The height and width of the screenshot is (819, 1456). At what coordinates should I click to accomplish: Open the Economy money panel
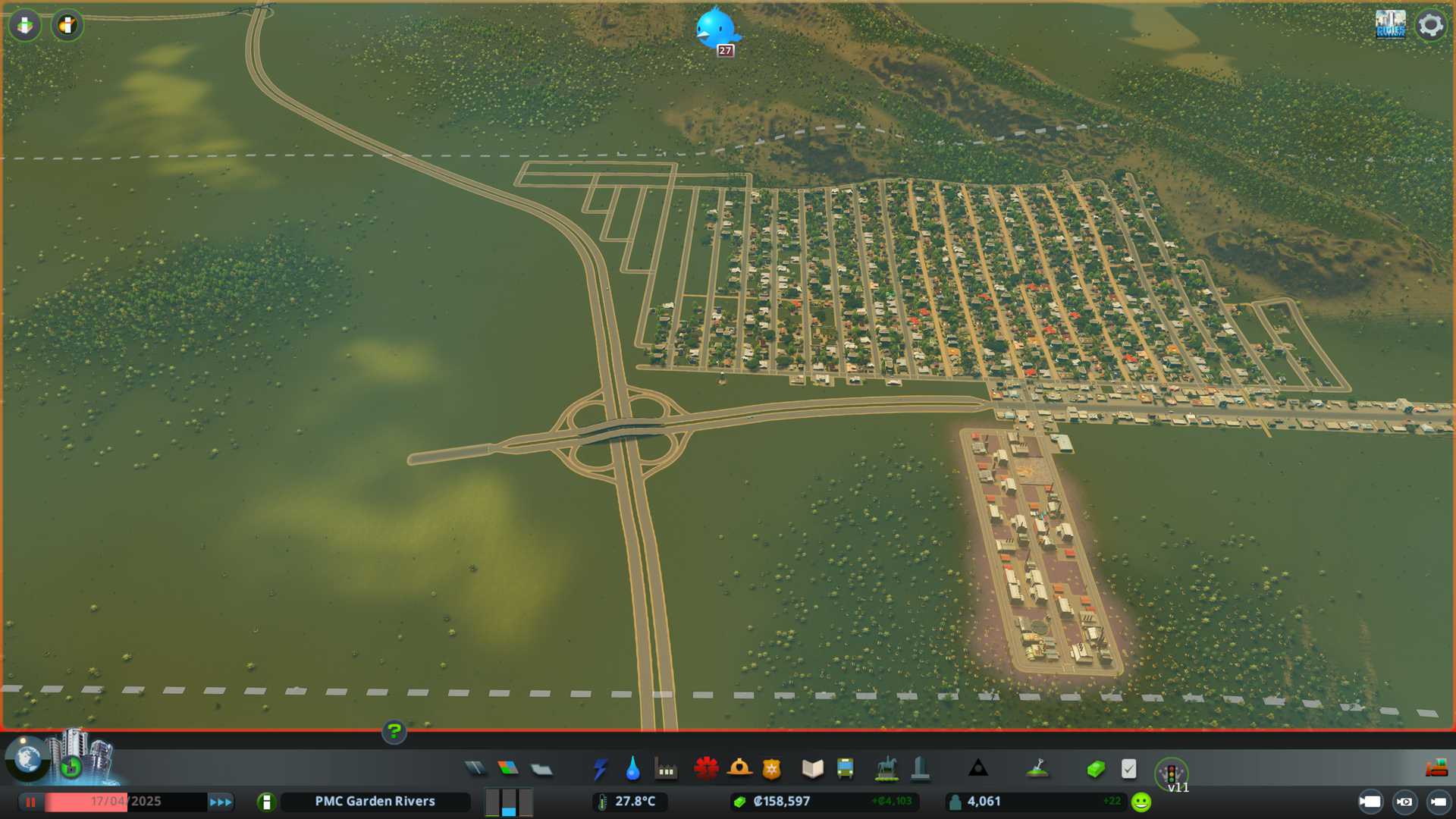(x=1095, y=769)
